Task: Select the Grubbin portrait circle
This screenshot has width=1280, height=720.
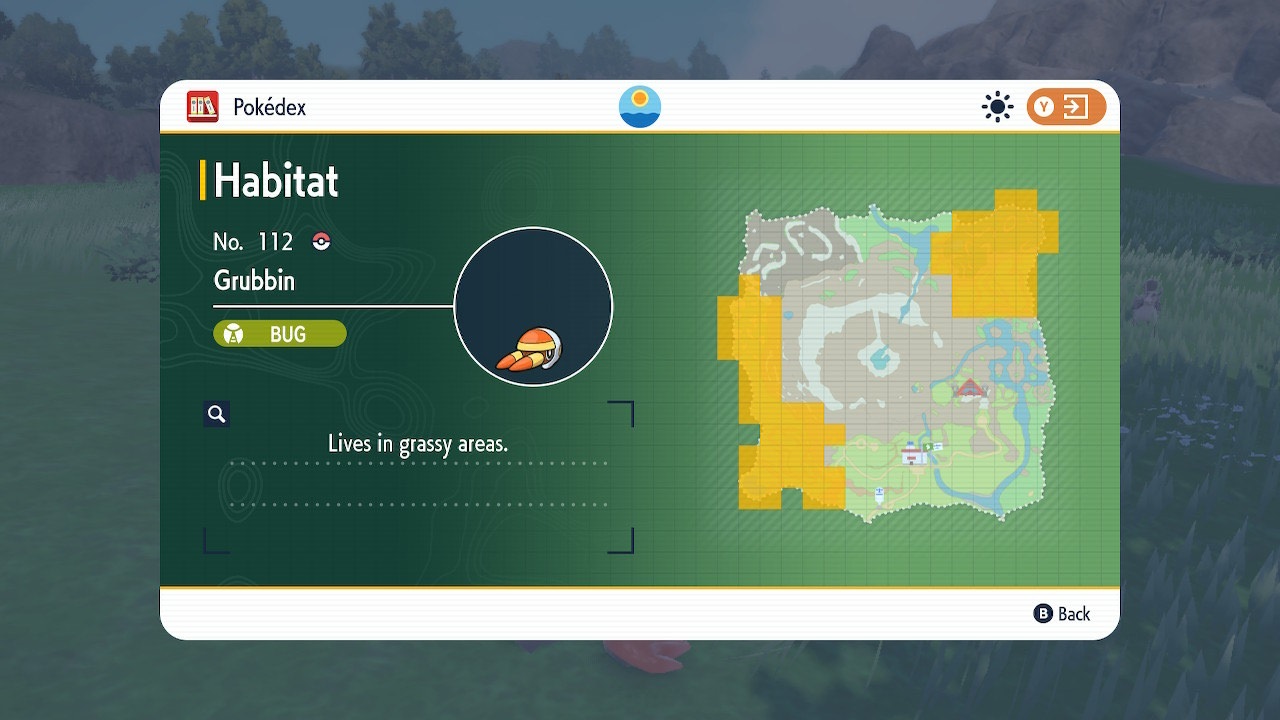Action: click(x=533, y=306)
